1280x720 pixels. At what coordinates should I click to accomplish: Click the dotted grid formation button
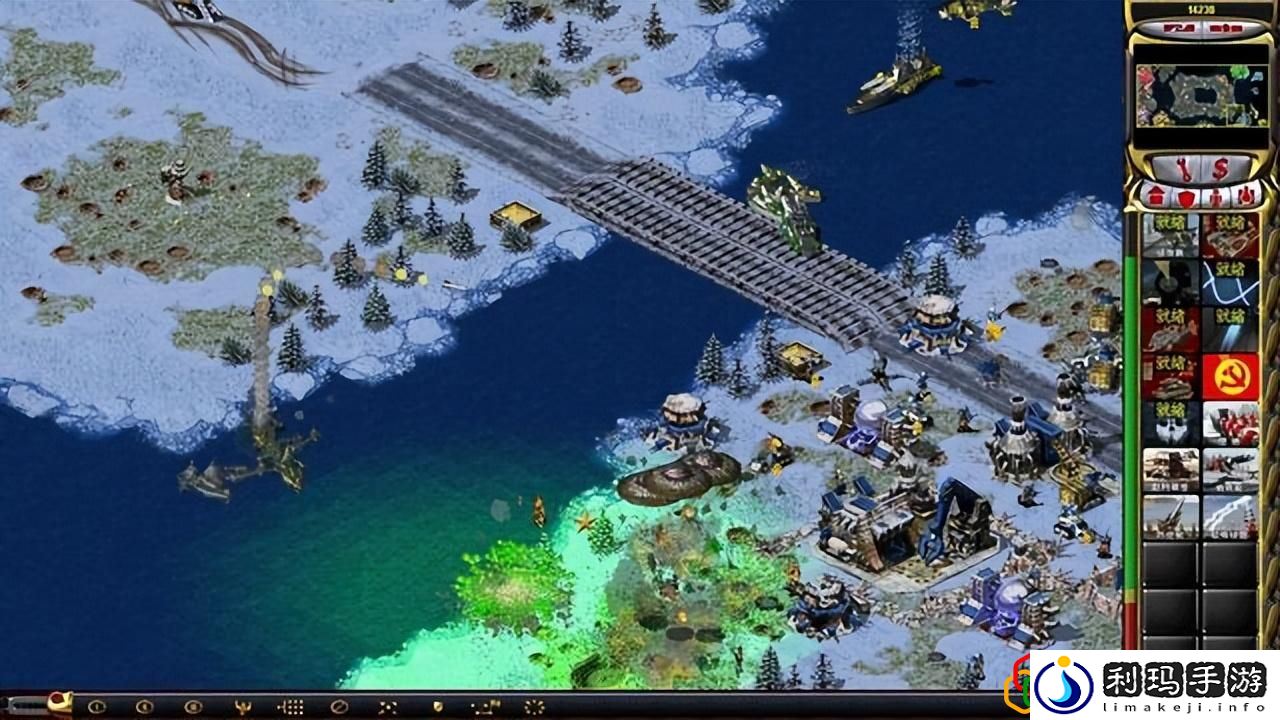290,707
